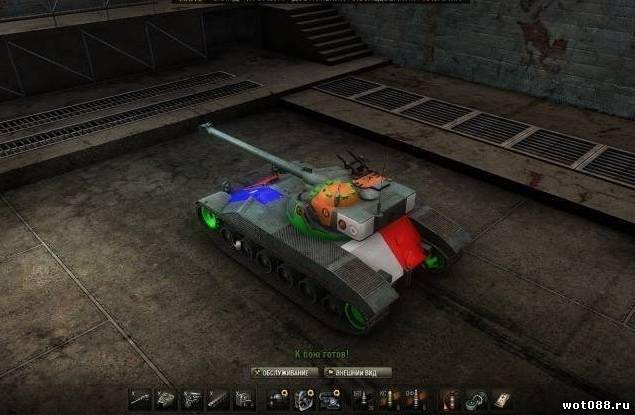Viewport: 635px width, 415px height.
Task: Click the fire extinguisher consumable slot
Action: point(451,399)
